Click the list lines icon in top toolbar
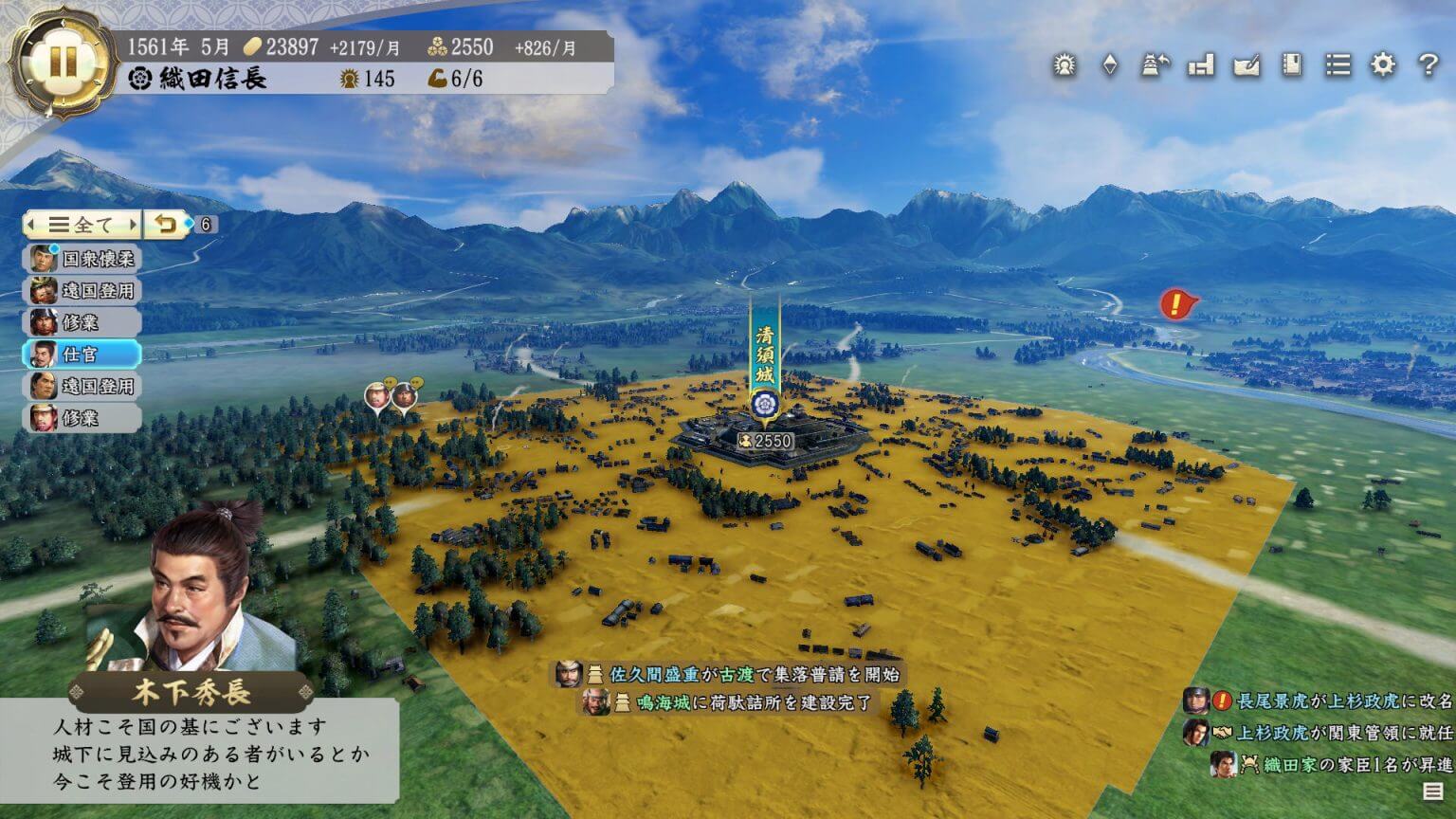The height and width of the screenshot is (819, 1456). coord(1338,65)
